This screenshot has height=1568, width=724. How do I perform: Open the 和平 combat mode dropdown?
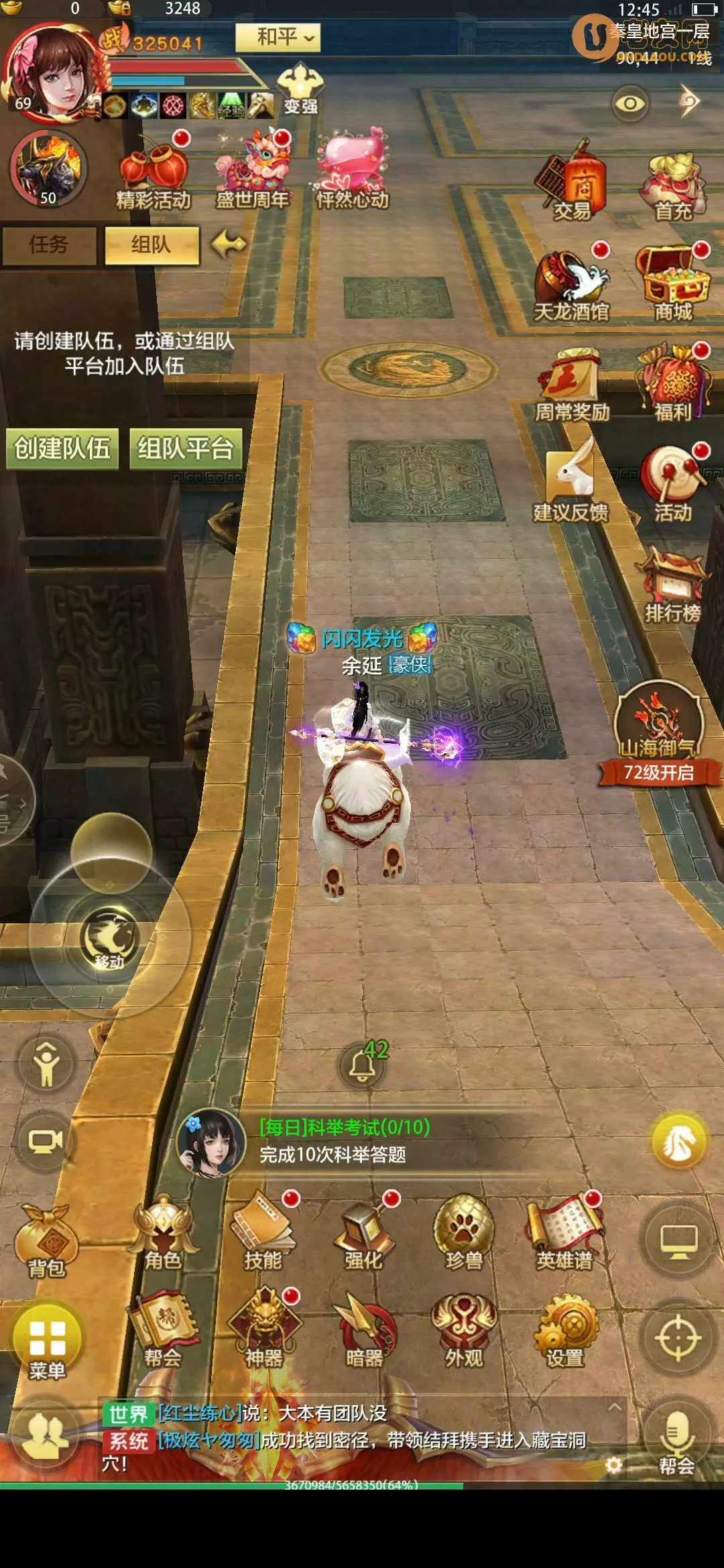278,38
